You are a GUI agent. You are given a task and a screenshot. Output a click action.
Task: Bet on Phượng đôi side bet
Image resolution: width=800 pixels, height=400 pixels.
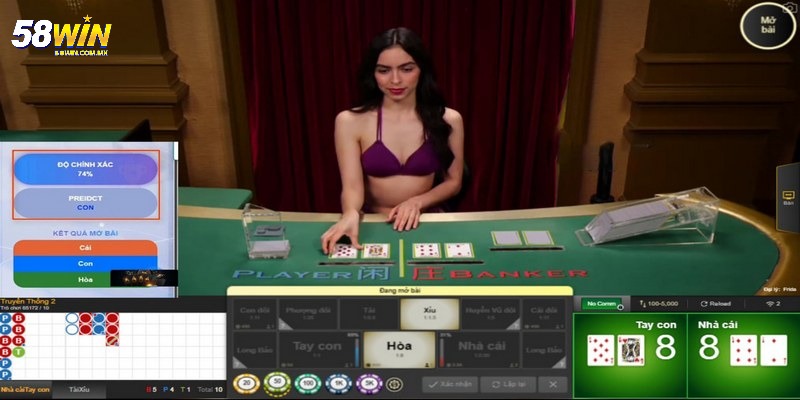[311, 313]
